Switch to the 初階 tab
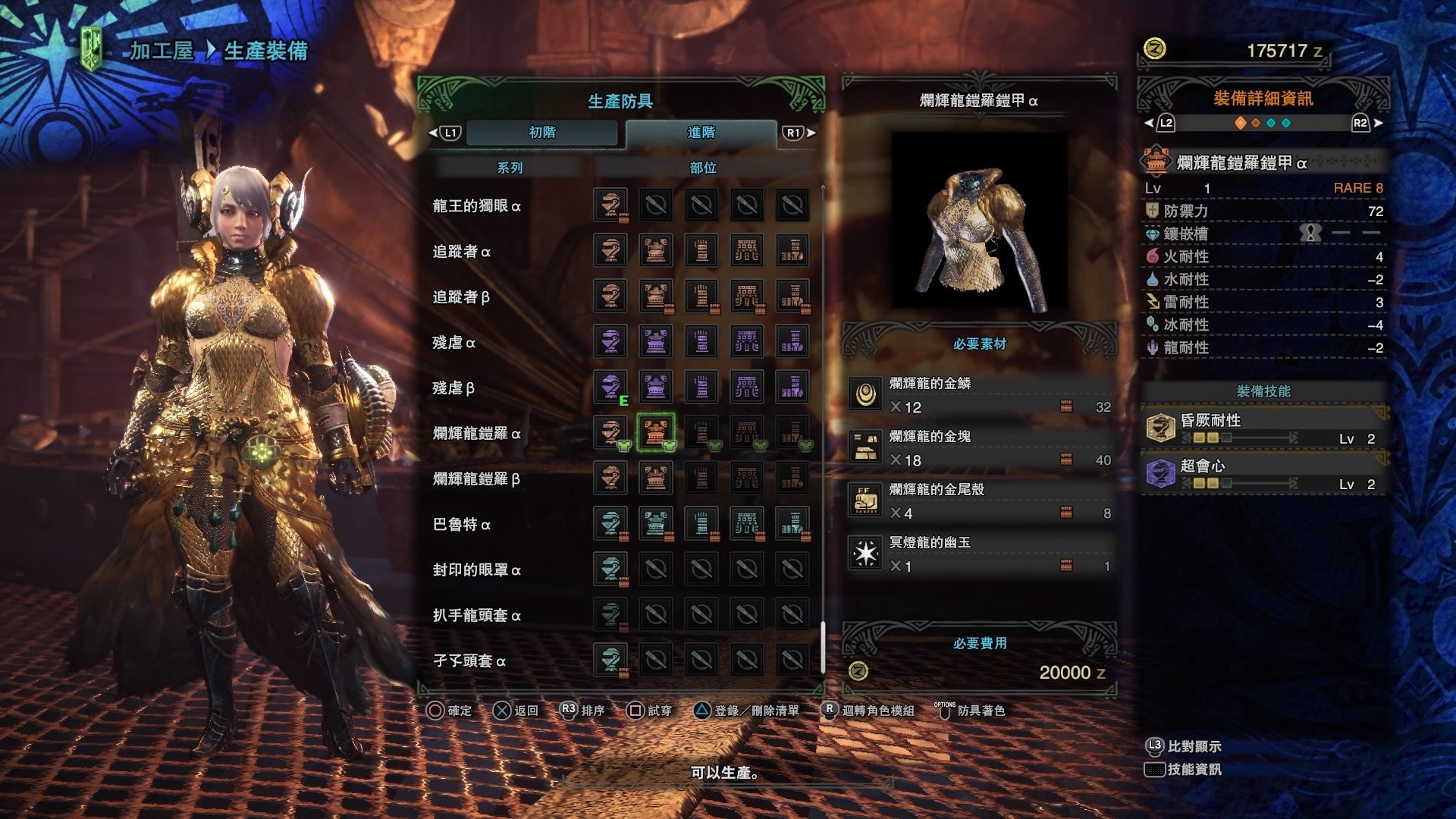This screenshot has width=1456, height=819. pos(542,133)
